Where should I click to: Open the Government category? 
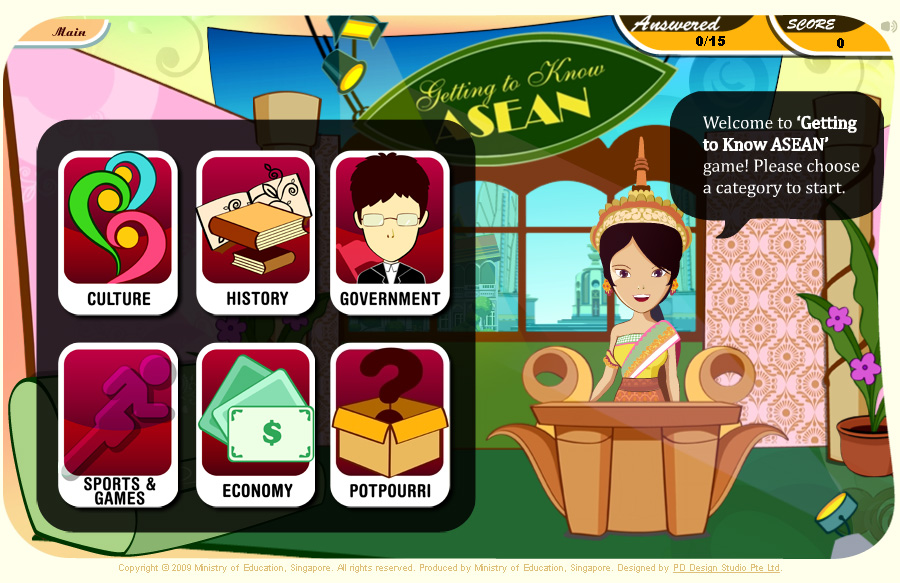[390, 232]
